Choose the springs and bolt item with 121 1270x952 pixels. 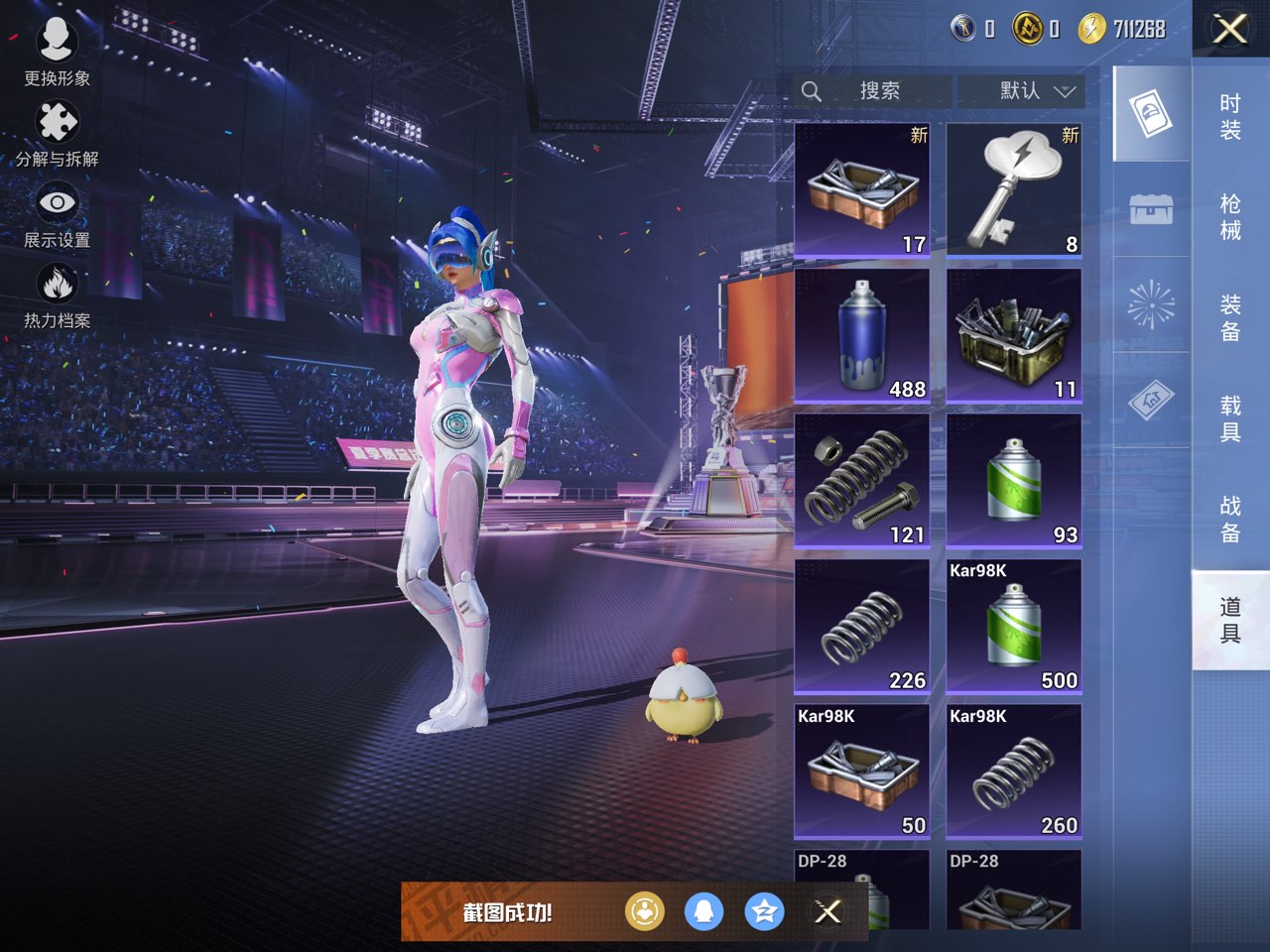tap(862, 481)
